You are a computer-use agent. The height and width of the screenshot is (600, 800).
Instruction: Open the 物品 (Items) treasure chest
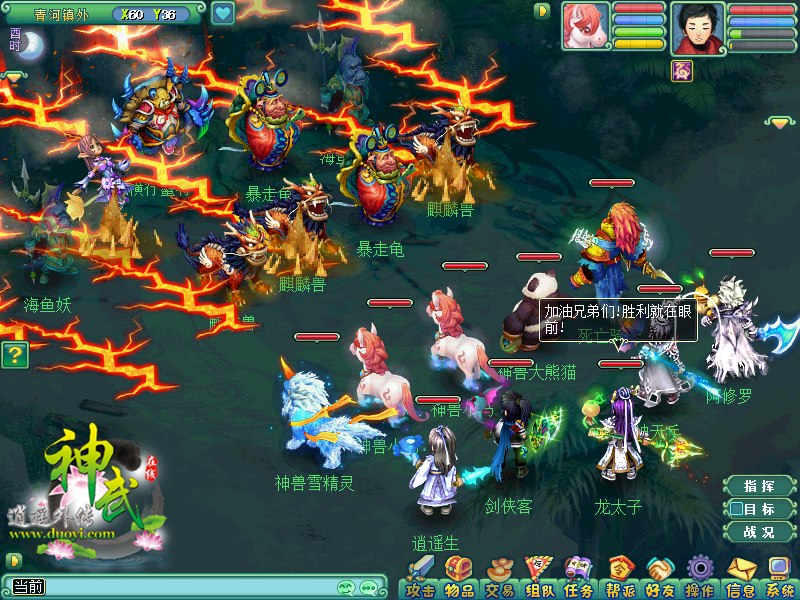(458, 578)
